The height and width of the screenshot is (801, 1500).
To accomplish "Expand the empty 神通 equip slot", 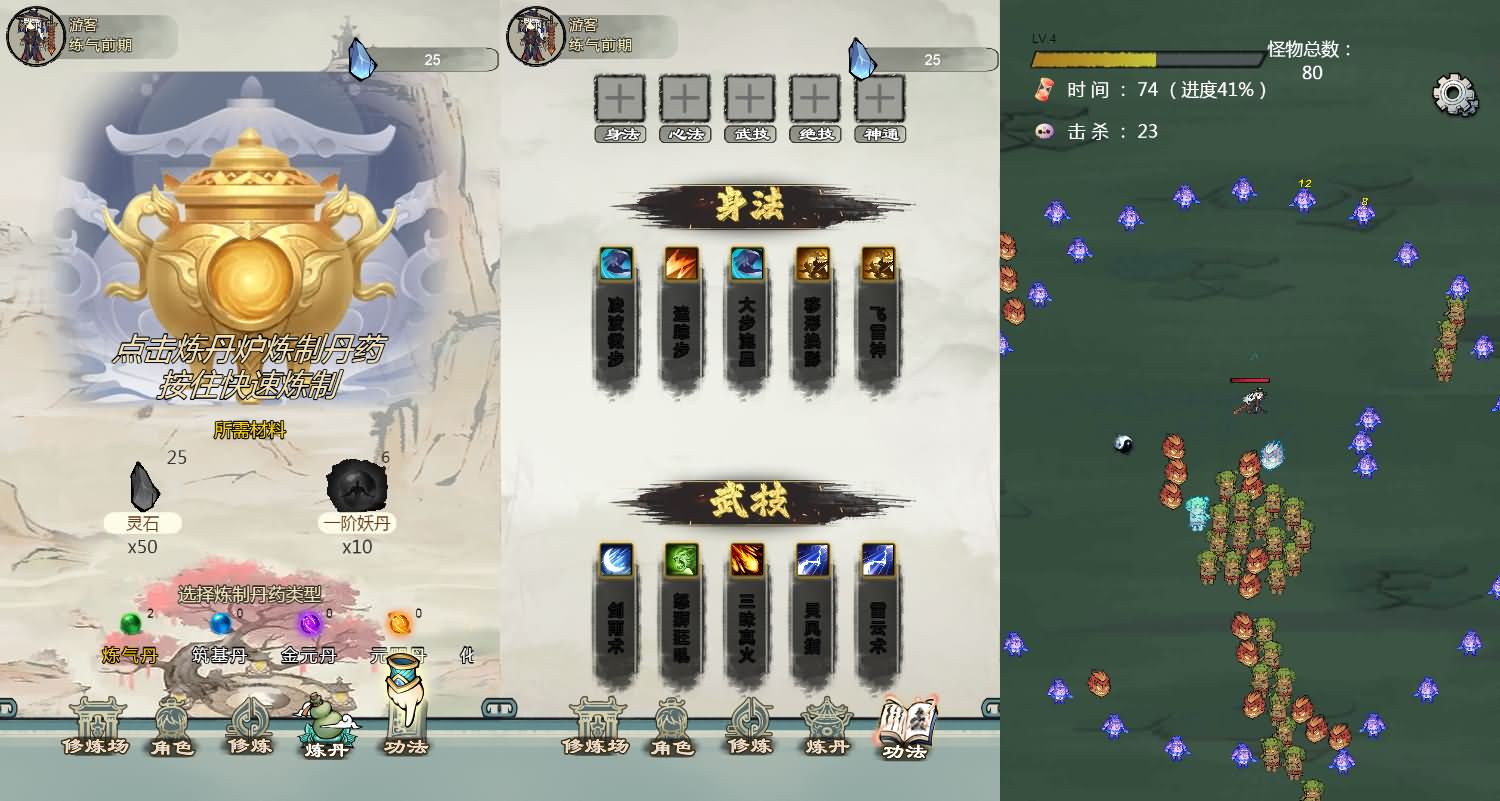I will point(879,98).
